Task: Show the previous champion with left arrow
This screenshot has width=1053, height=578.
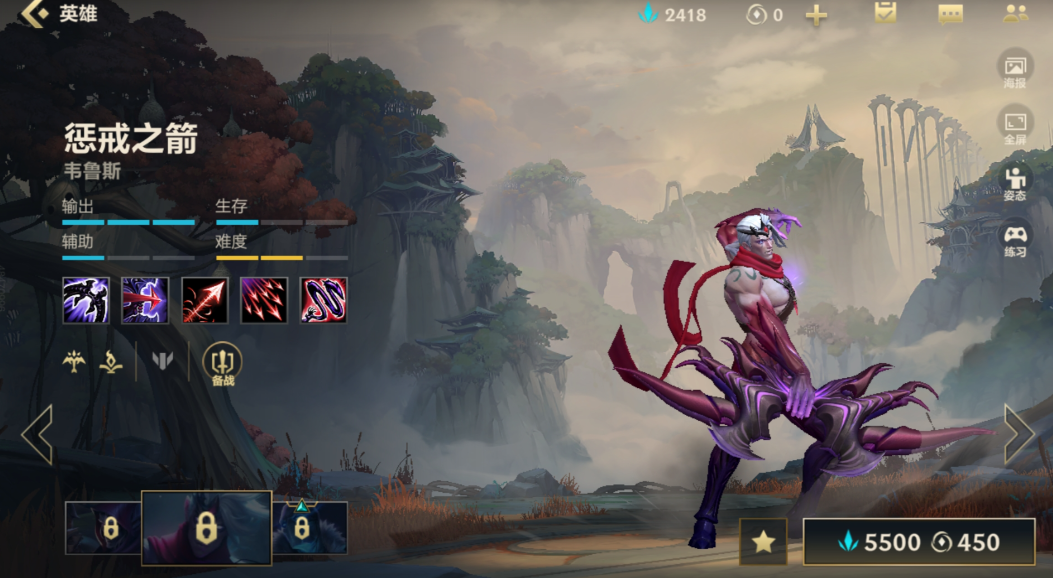Action: click(37, 434)
